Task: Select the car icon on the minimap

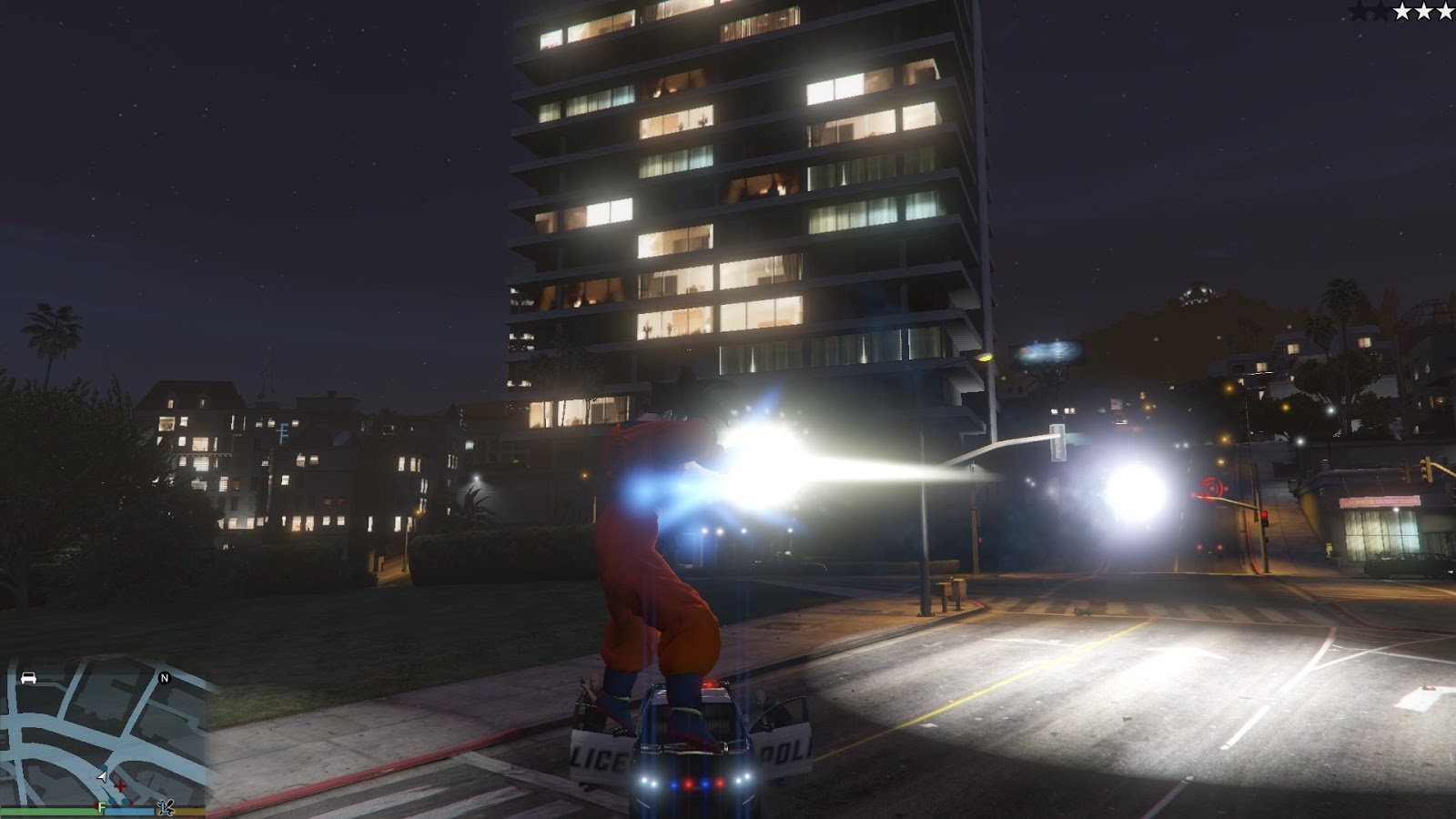Action: click(27, 679)
